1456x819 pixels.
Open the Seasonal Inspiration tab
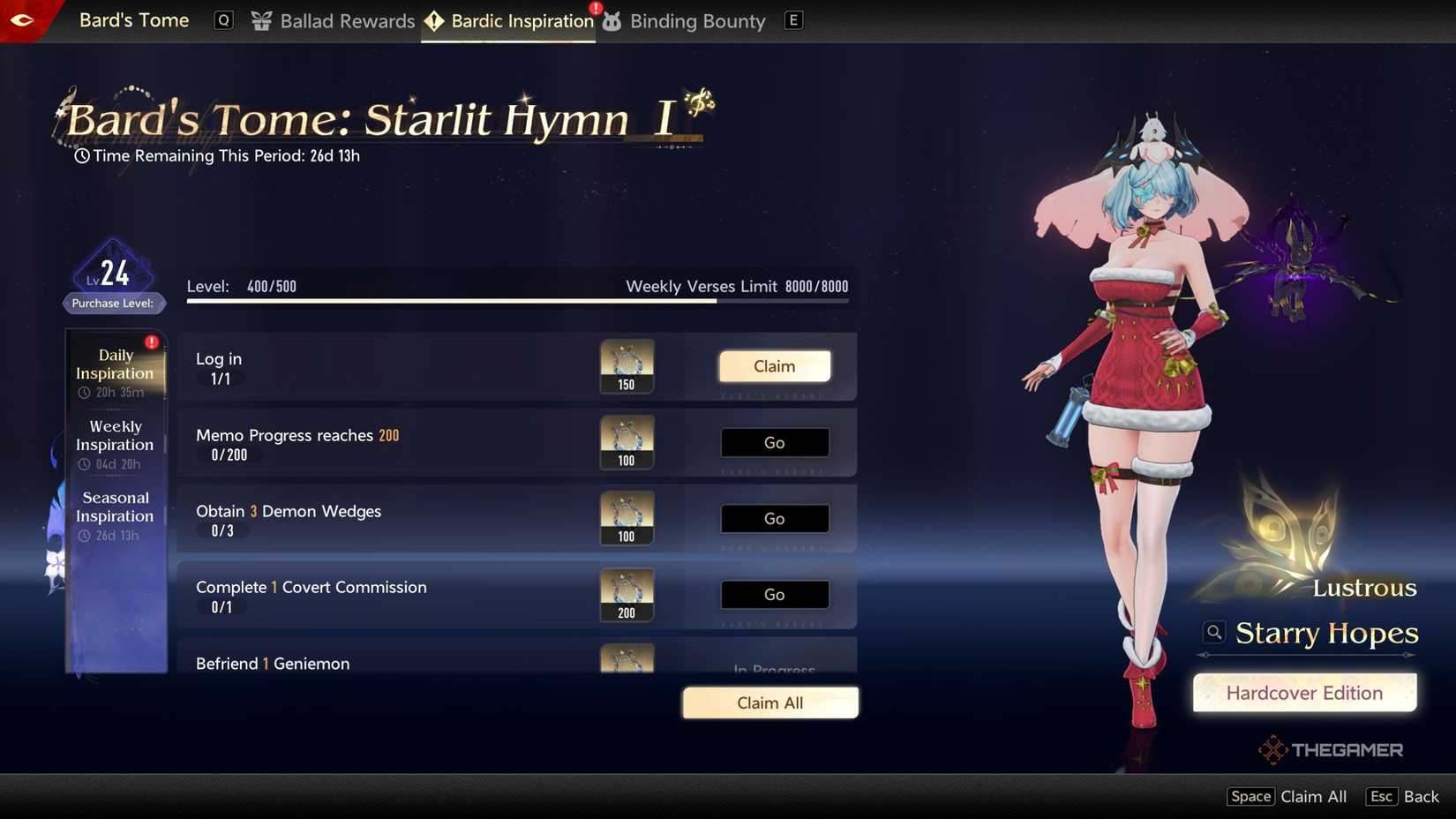[x=115, y=507]
